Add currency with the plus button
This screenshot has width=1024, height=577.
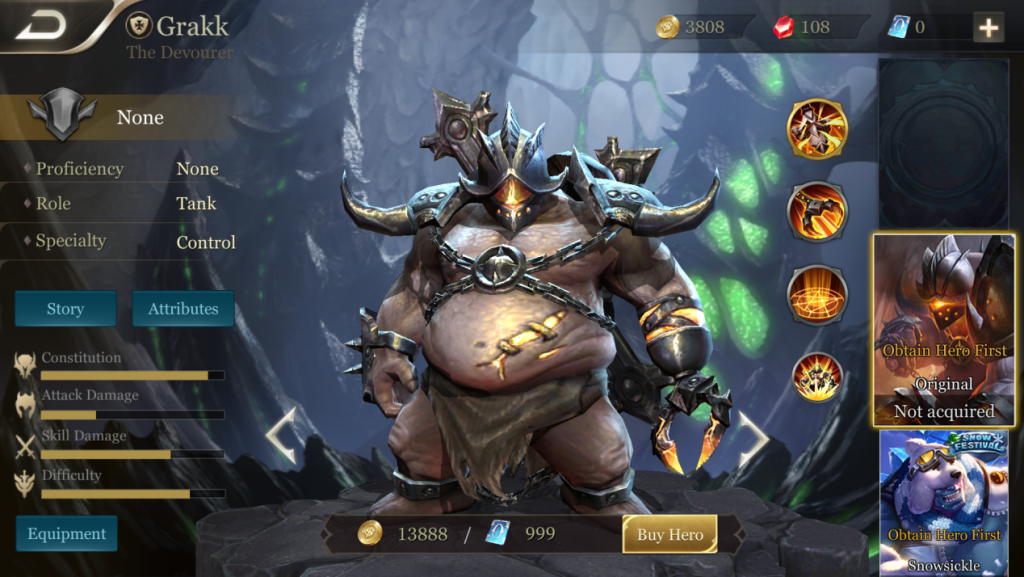[x=988, y=27]
